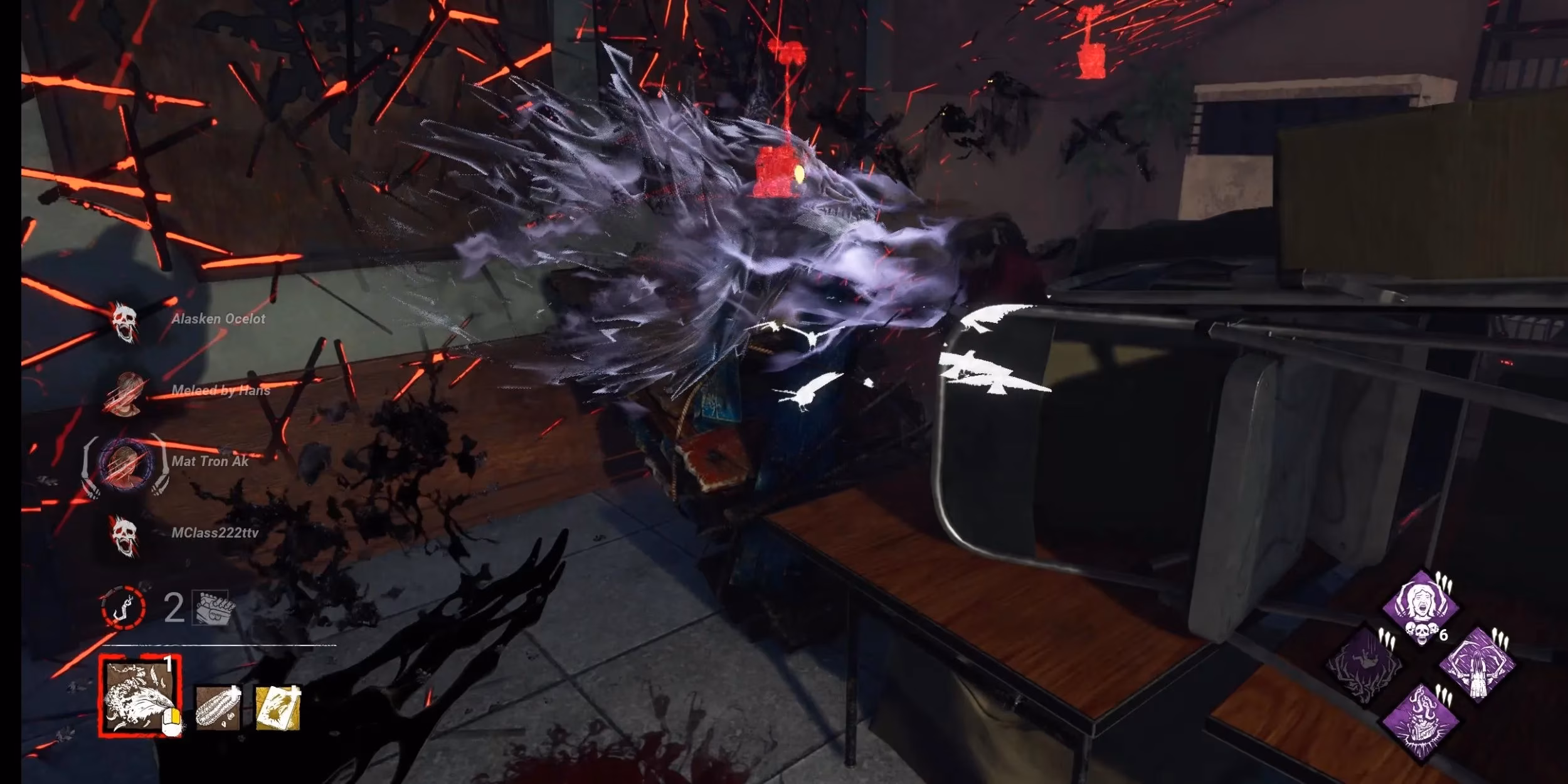This screenshot has height=784, width=1568.
Task: Click the yellow splattered-map add-on icon
Action: pos(280,710)
